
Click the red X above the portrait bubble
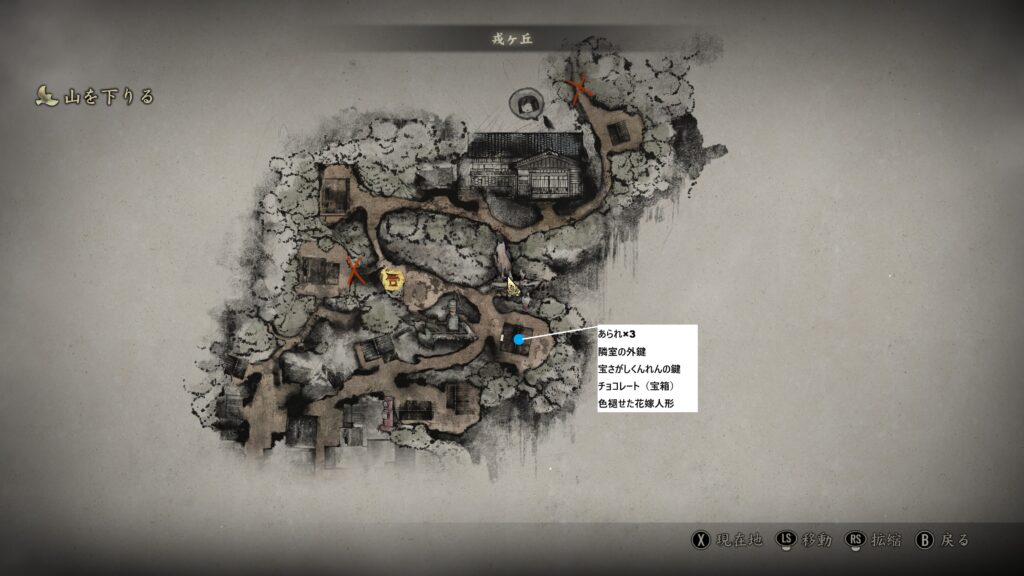tap(580, 88)
